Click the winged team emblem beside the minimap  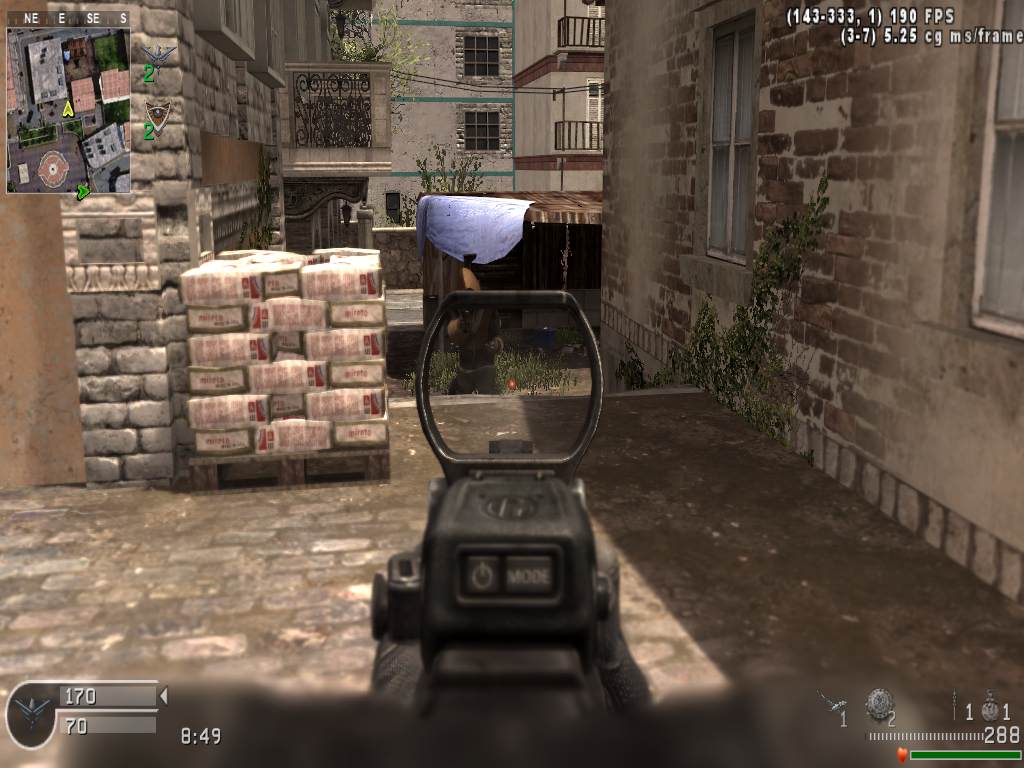coord(158,54)
